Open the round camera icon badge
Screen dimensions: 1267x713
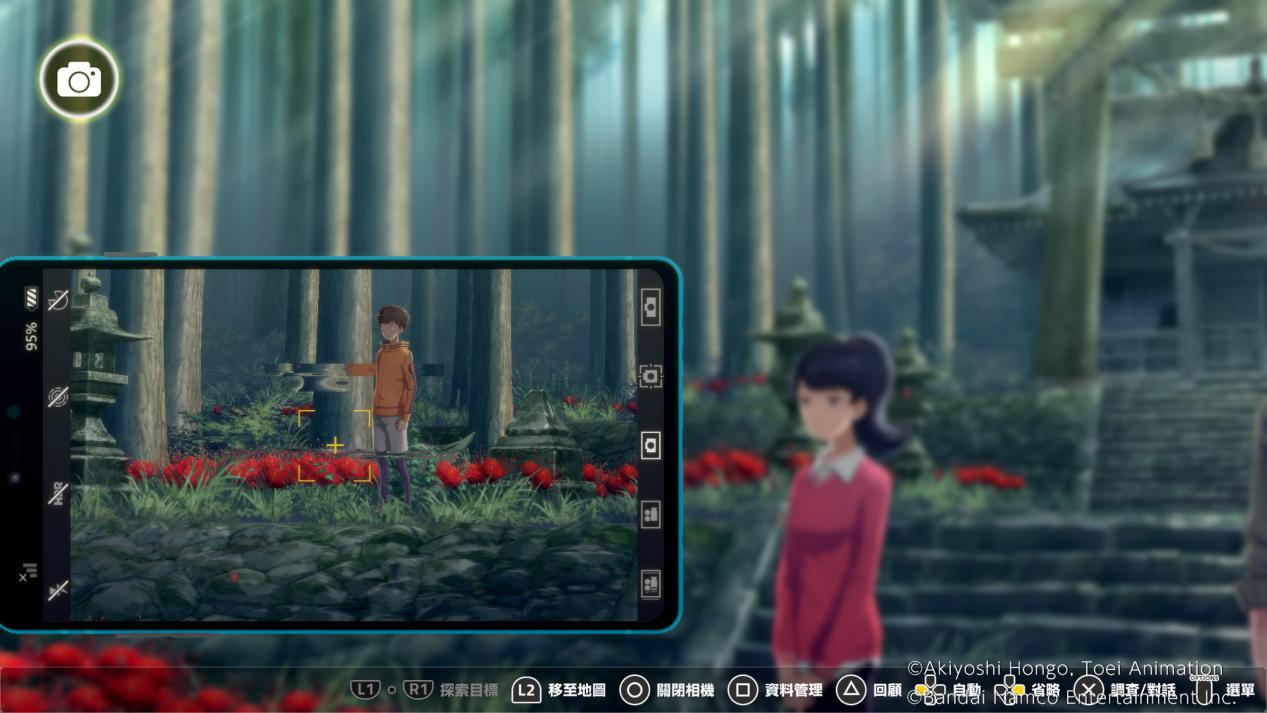pos(79,80)
